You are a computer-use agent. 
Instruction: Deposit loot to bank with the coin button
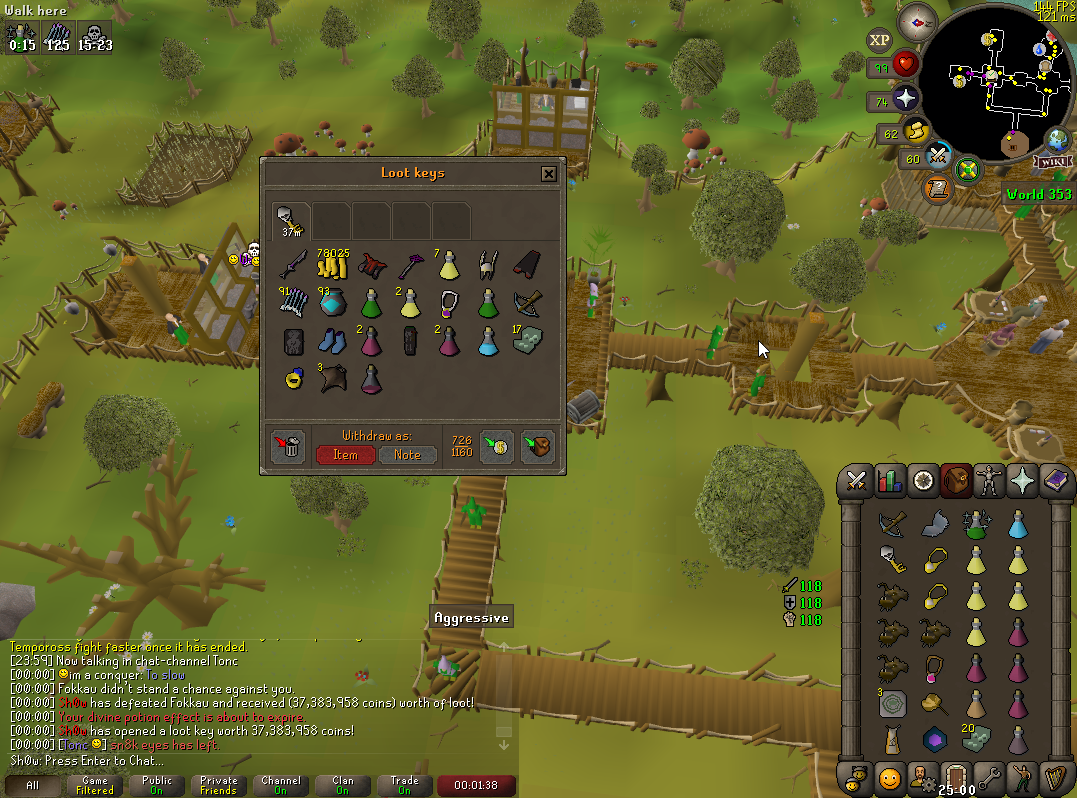[497, 447]
